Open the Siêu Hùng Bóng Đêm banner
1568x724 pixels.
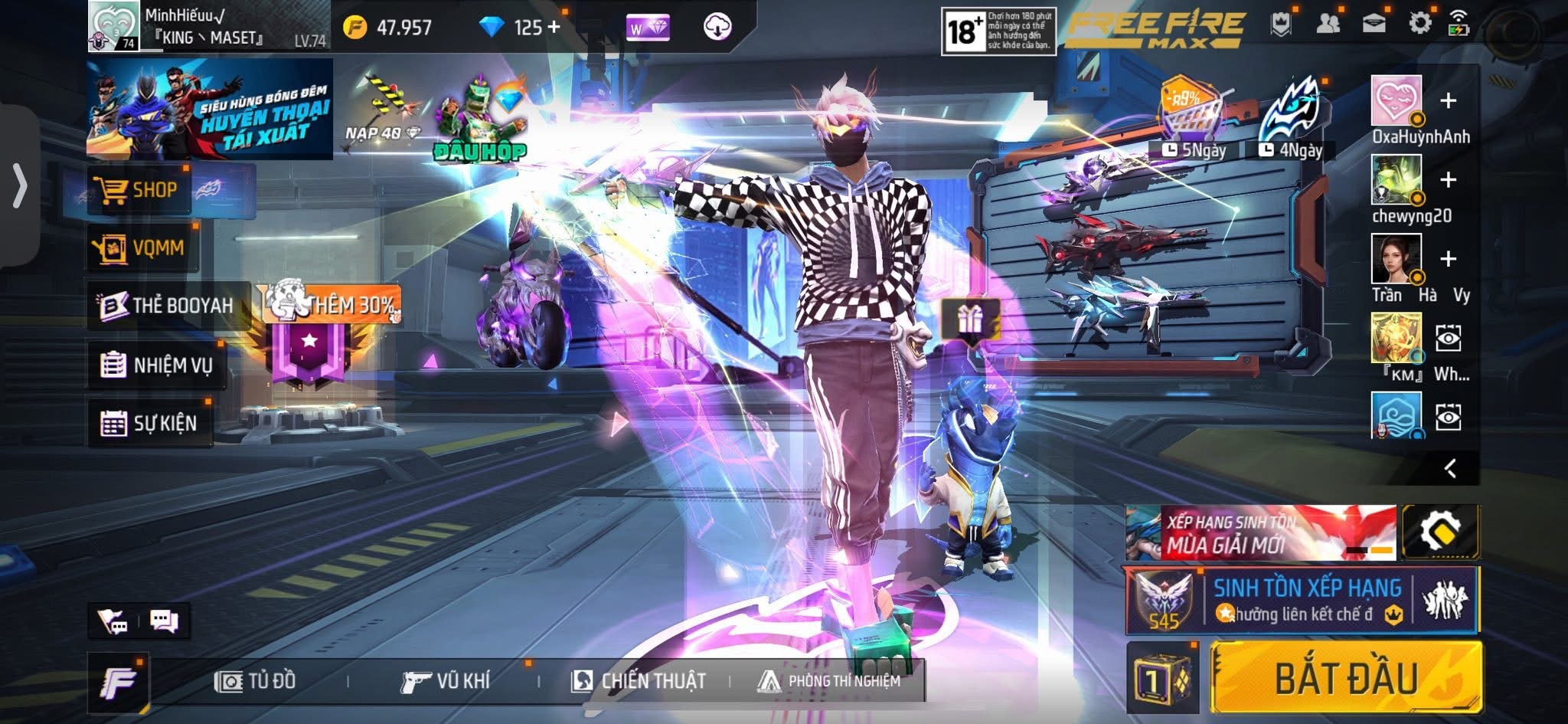[210, 110]
